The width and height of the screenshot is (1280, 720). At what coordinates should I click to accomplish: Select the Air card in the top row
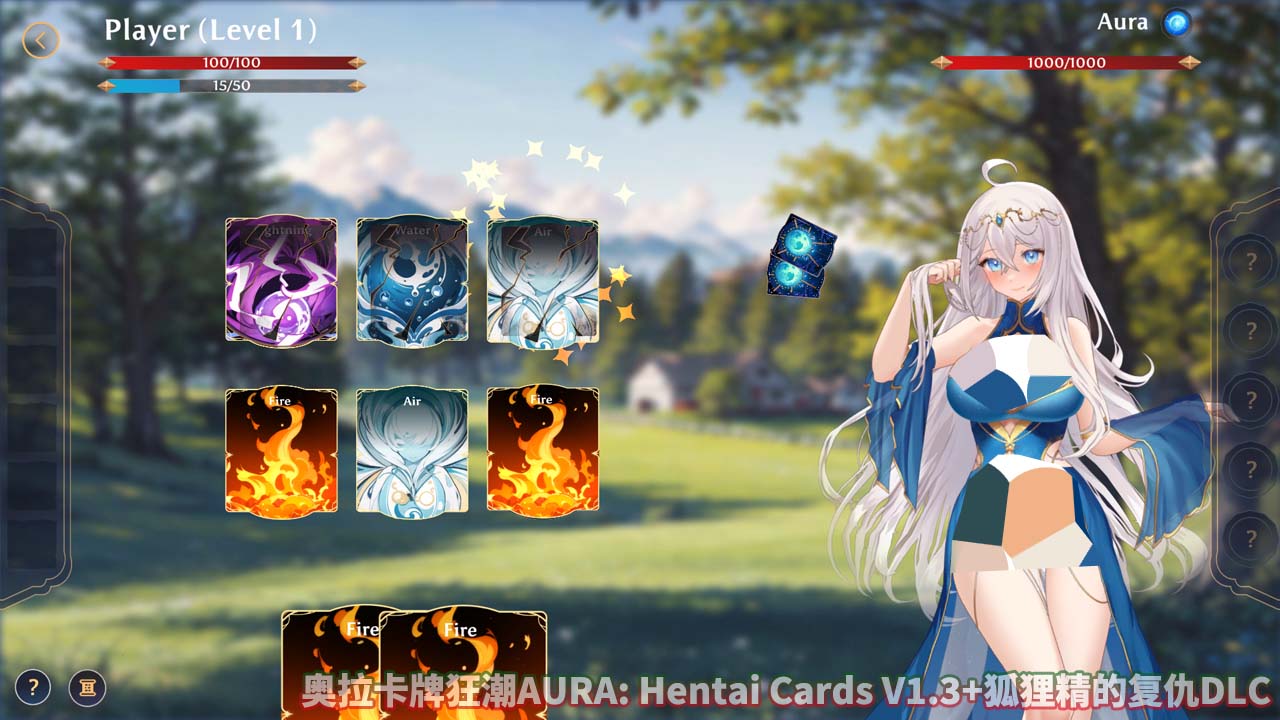click(545, 280)
